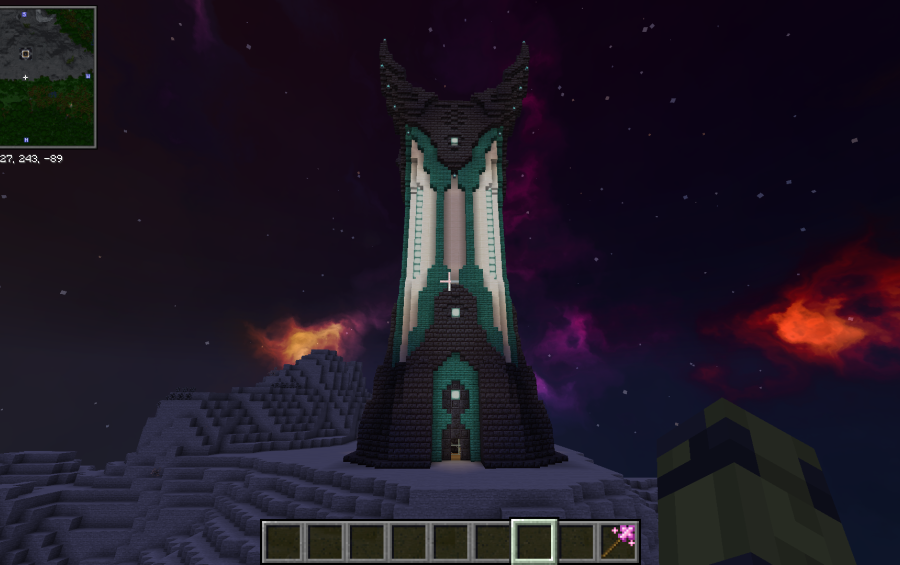Viewport: 900px width, 565px height.
Task: Click the minimap in the corner
Action: coord(48,77)
